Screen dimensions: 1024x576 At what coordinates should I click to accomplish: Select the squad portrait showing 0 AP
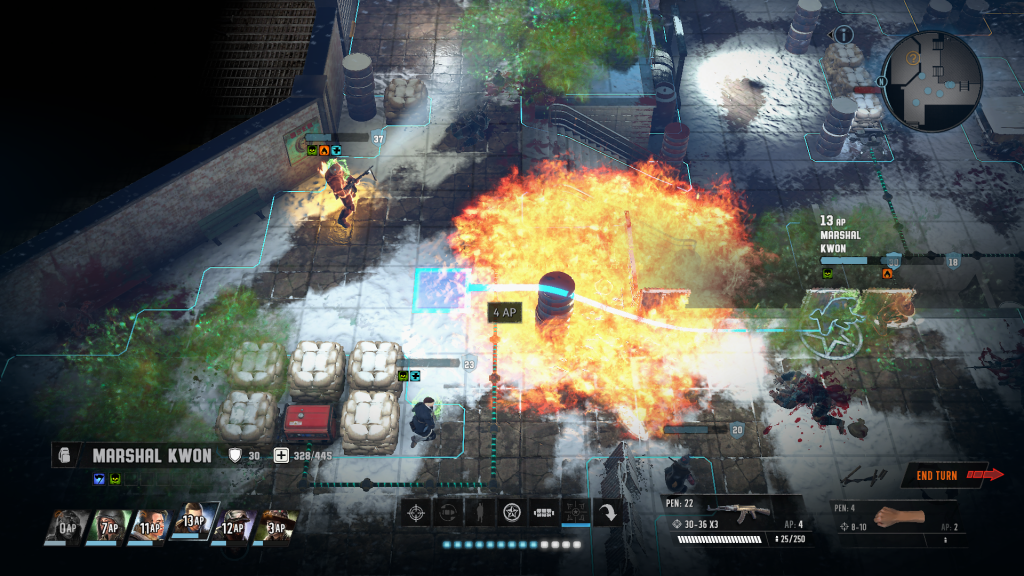[65, 527]
